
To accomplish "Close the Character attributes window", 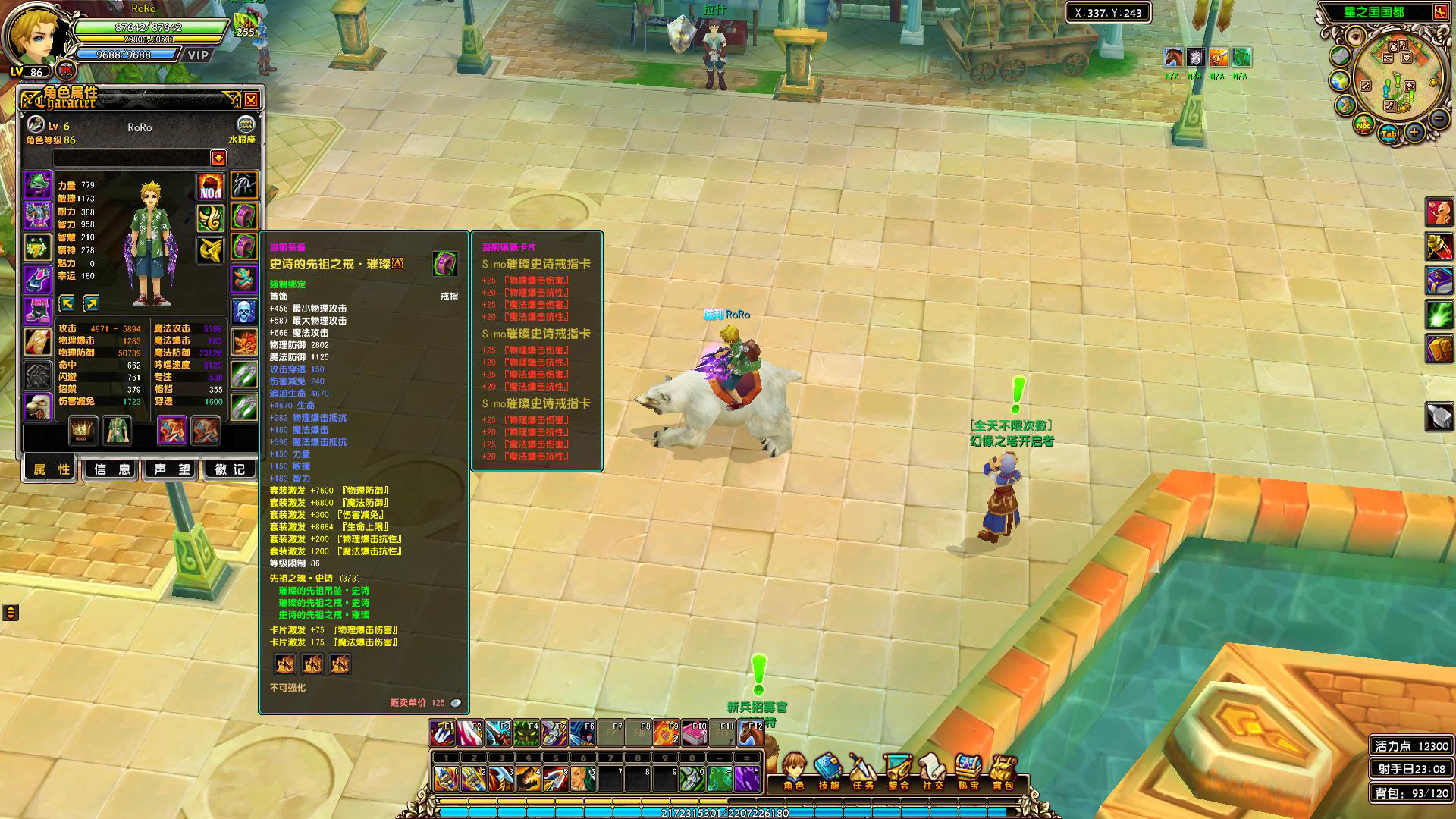I will 251,100.
